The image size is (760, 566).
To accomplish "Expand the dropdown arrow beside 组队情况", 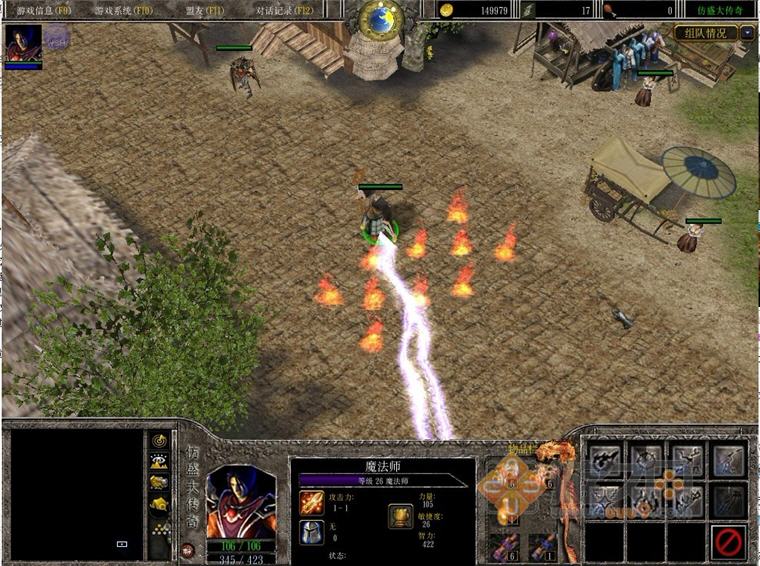I will [x=748, y=32].
